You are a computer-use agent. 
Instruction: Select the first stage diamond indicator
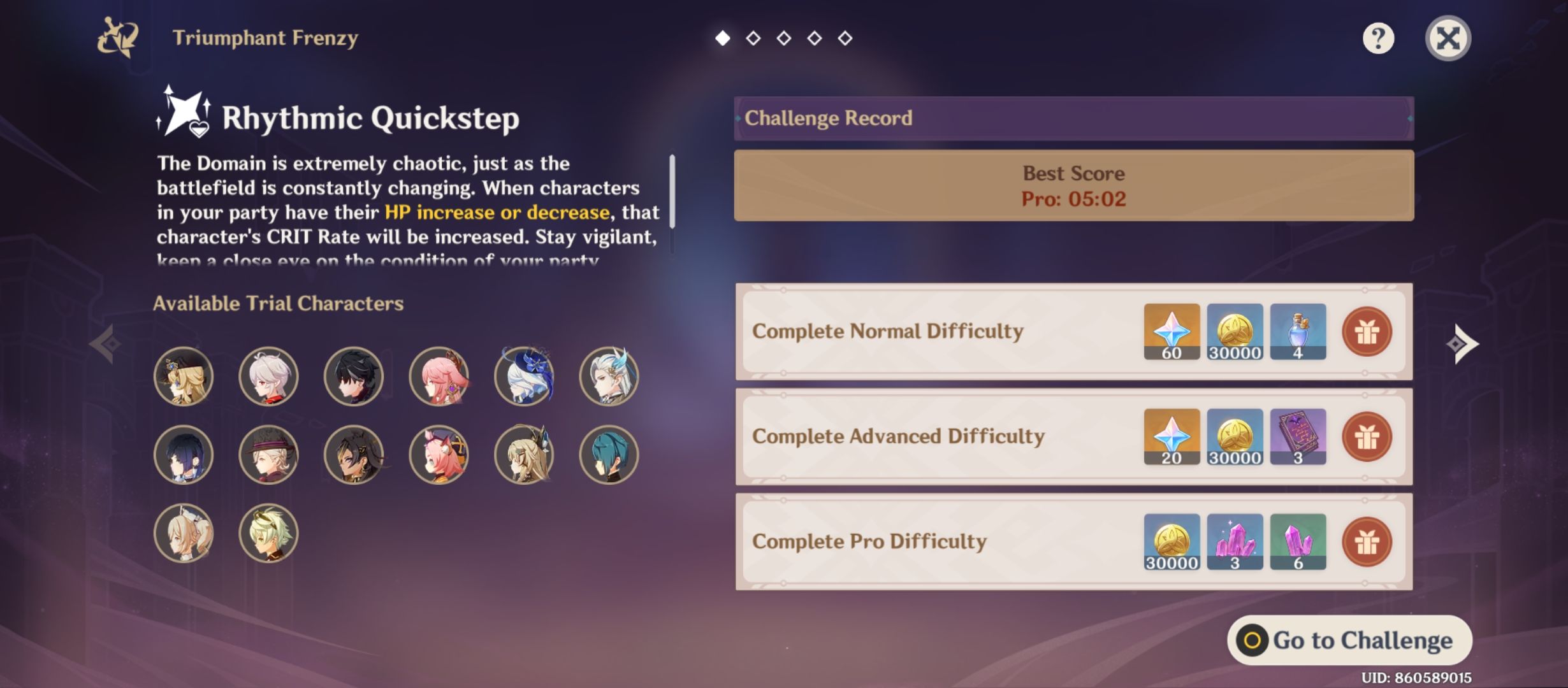(x=723, y=38)
